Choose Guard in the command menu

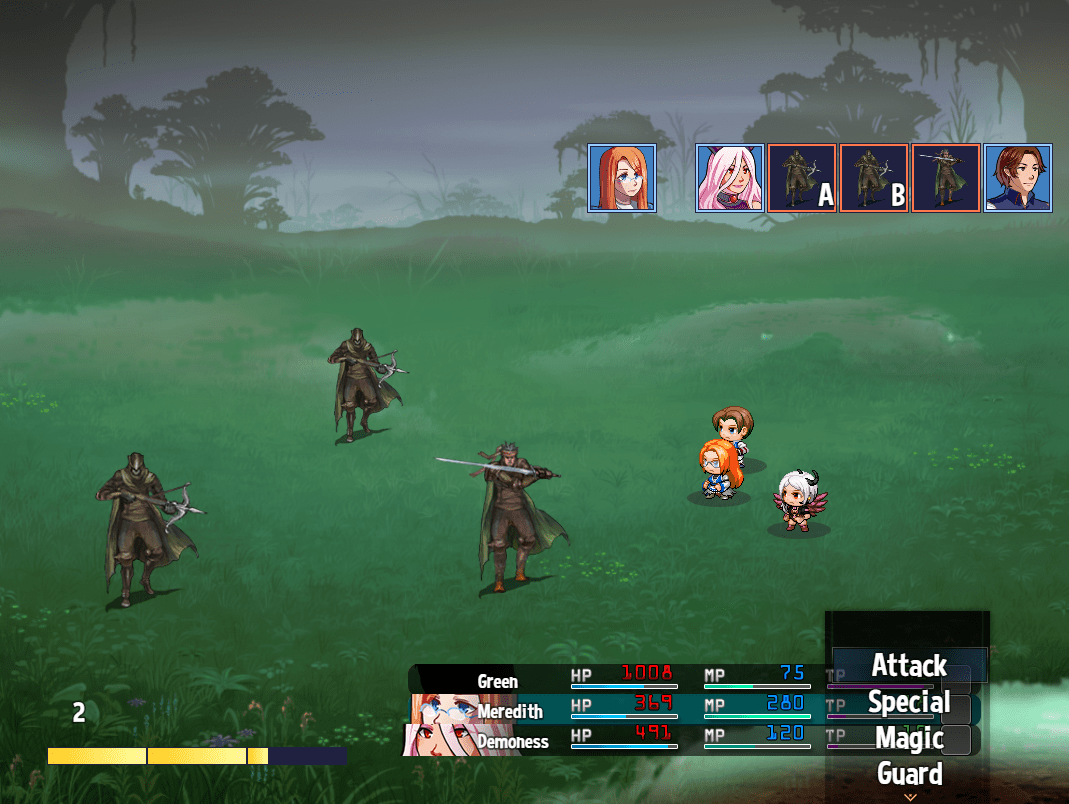pos(908,773)
